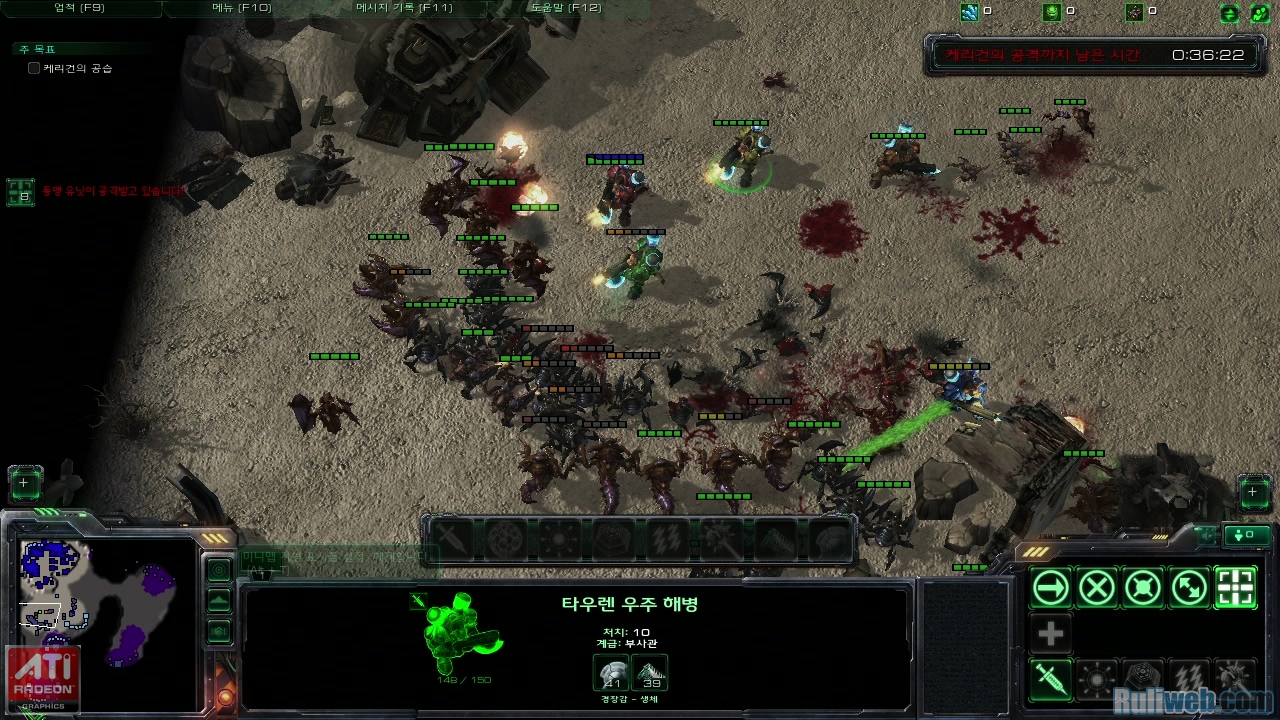Toggle the minimap terrain display

tap(219, 601)
